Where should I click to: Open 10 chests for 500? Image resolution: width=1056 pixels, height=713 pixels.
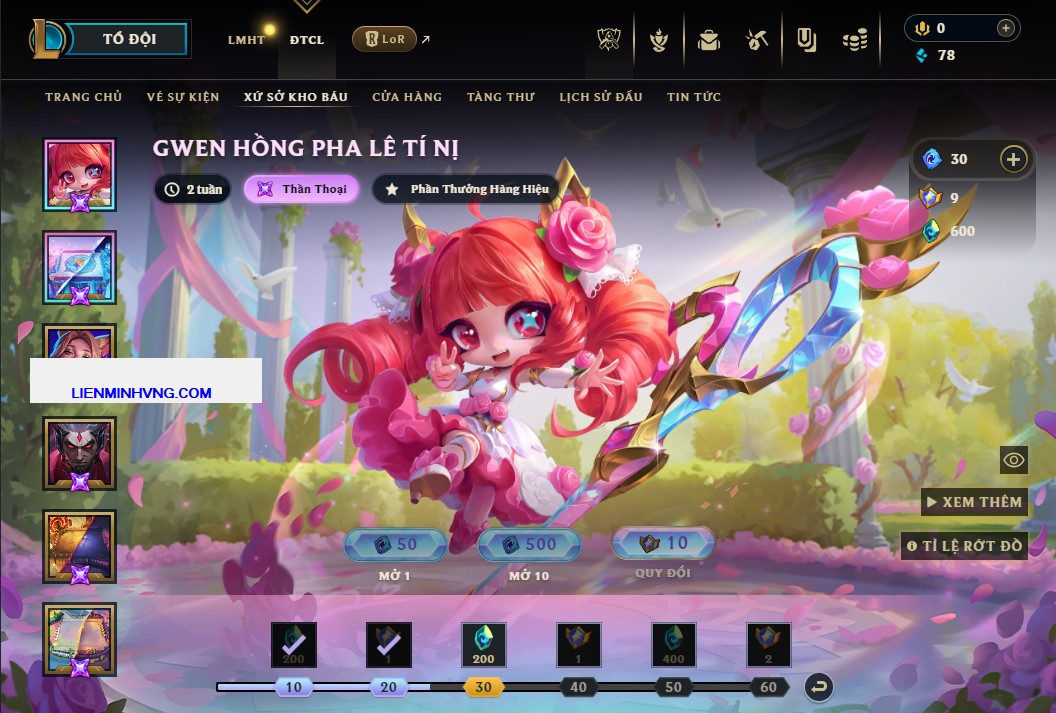[529, 545]
